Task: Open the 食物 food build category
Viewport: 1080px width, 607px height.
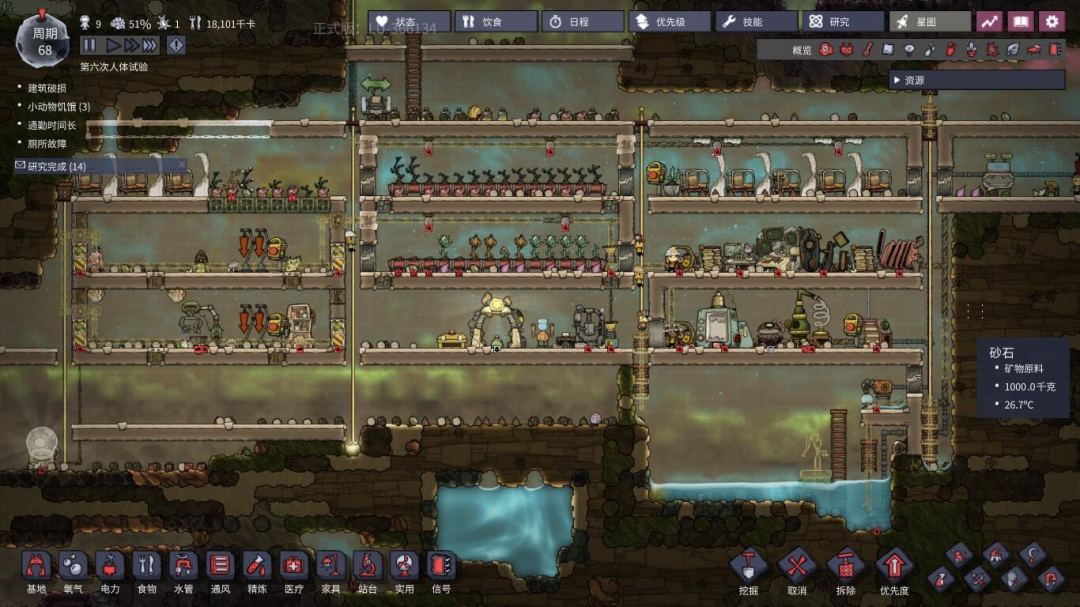Action: click(x=147, y=569)
